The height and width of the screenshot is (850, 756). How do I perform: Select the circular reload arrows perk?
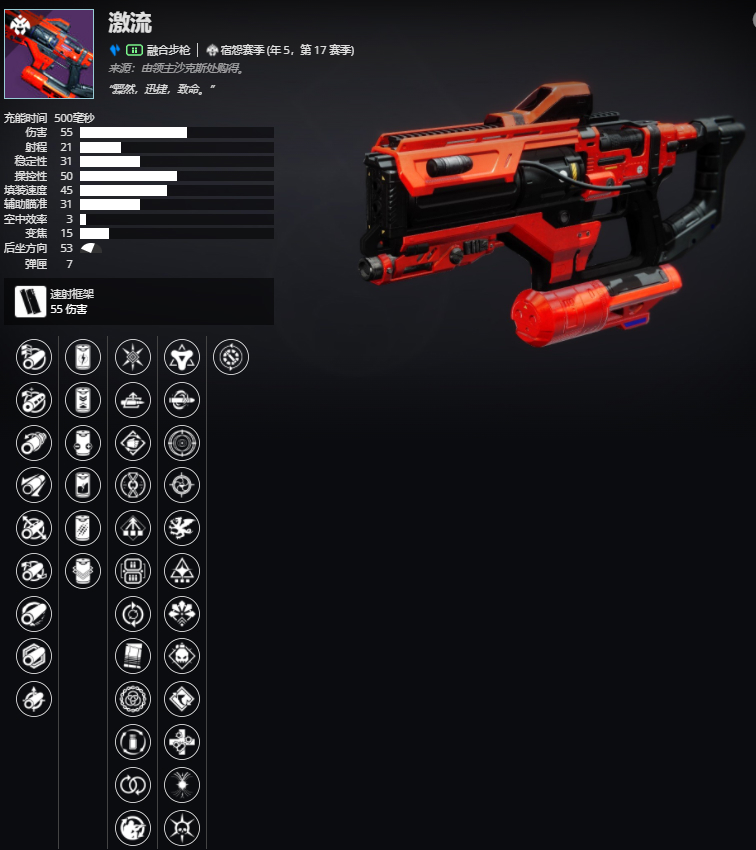point(133,613)
